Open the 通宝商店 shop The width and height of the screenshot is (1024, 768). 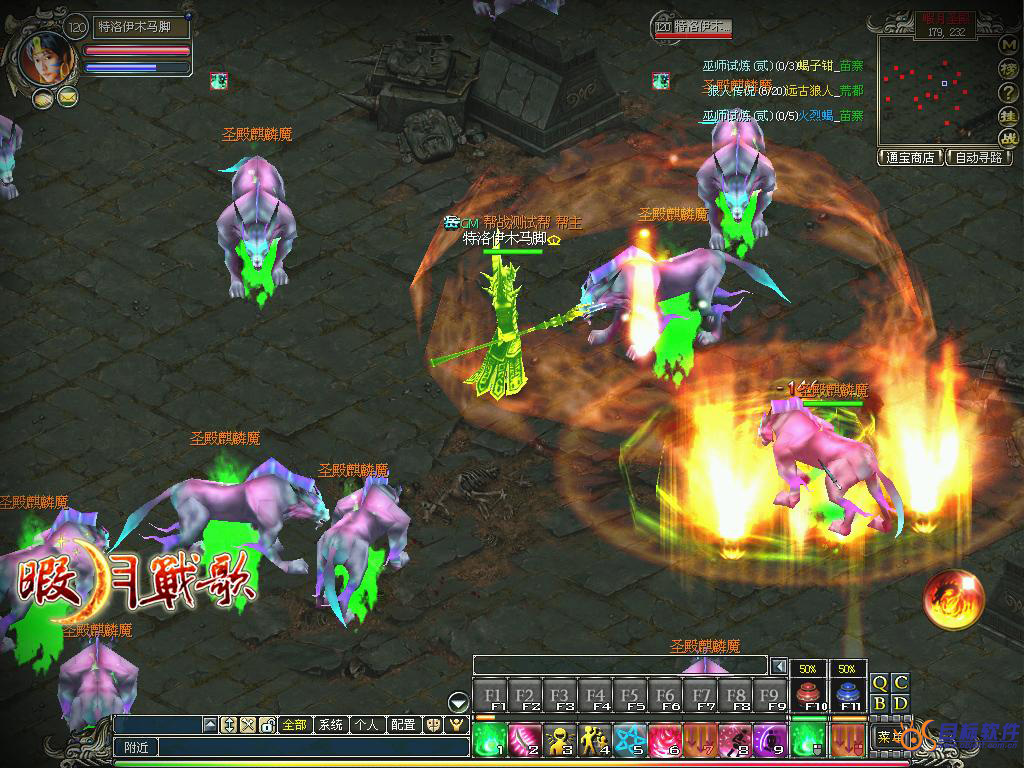910,157
